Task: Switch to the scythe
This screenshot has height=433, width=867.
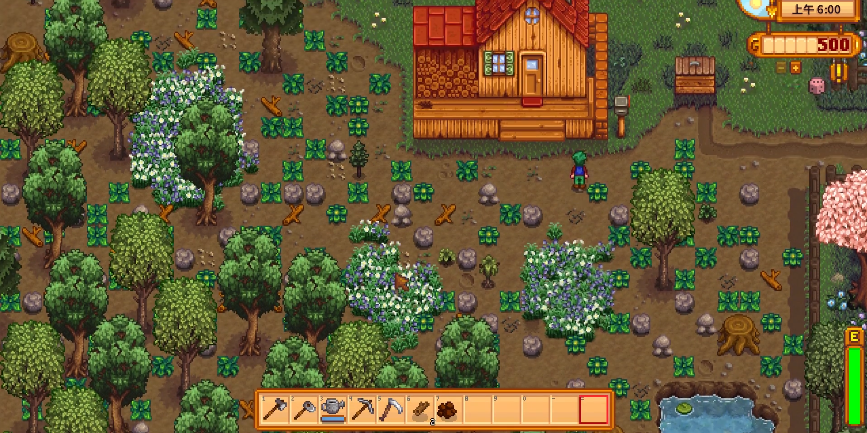Action: pos(389,409)
